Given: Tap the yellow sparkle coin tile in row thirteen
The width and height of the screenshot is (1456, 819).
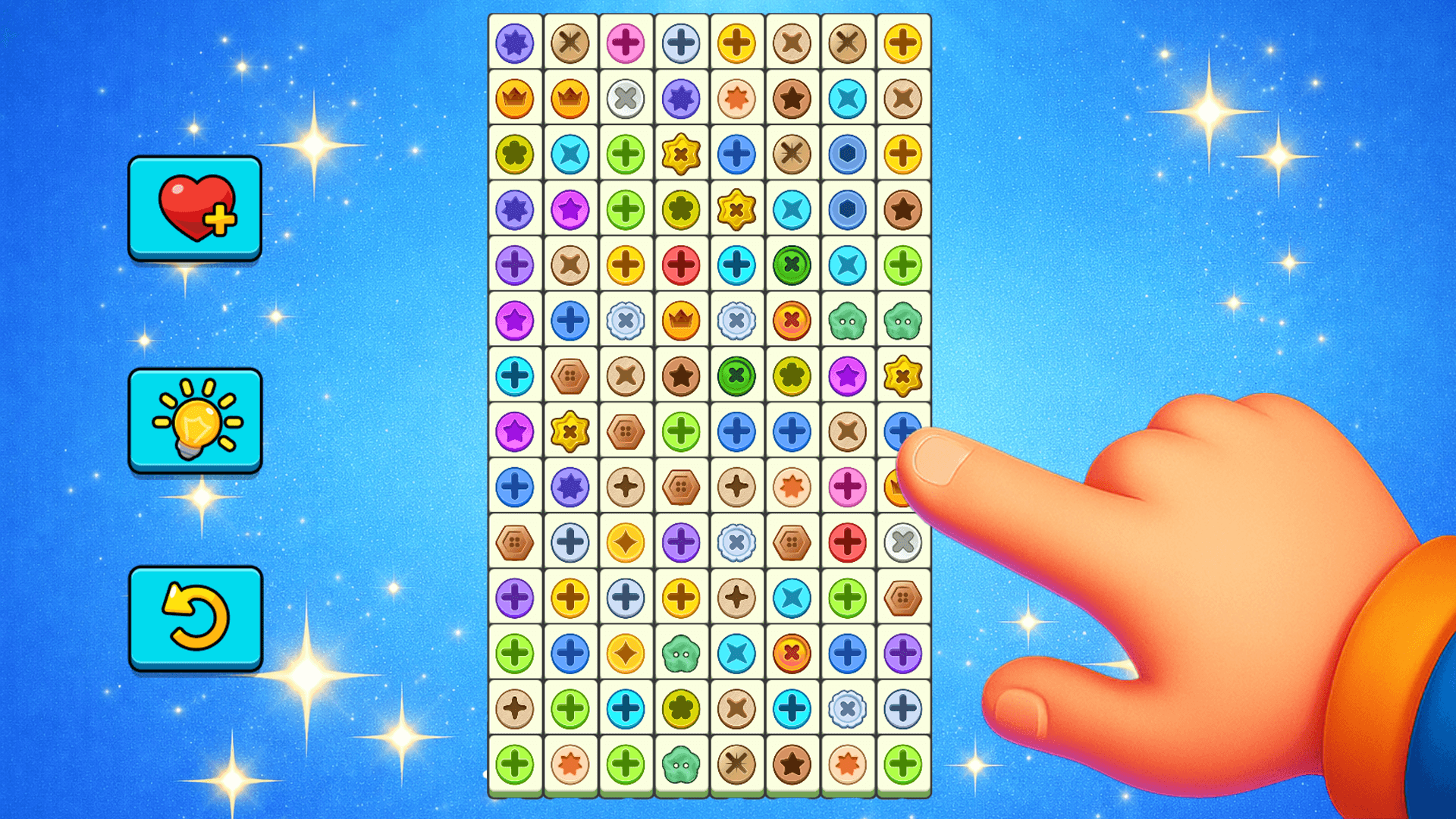Looking at the screenshot, I should pyautogui.click(x=625, y=652).
